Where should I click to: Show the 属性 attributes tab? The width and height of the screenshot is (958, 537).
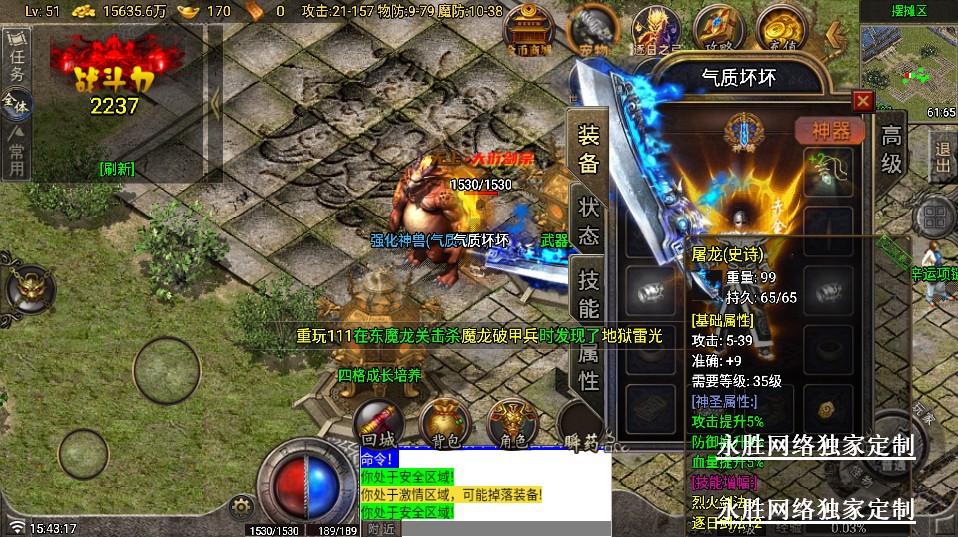[x=589, y=367]
